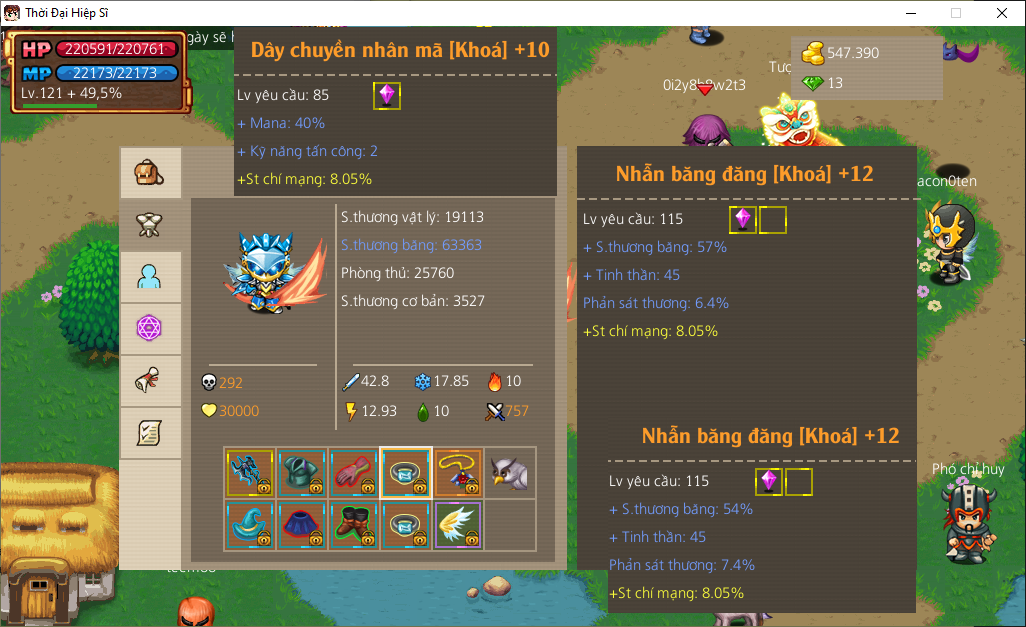
Task: Click the ring slot with white highlight
Action: pos(406,473)
